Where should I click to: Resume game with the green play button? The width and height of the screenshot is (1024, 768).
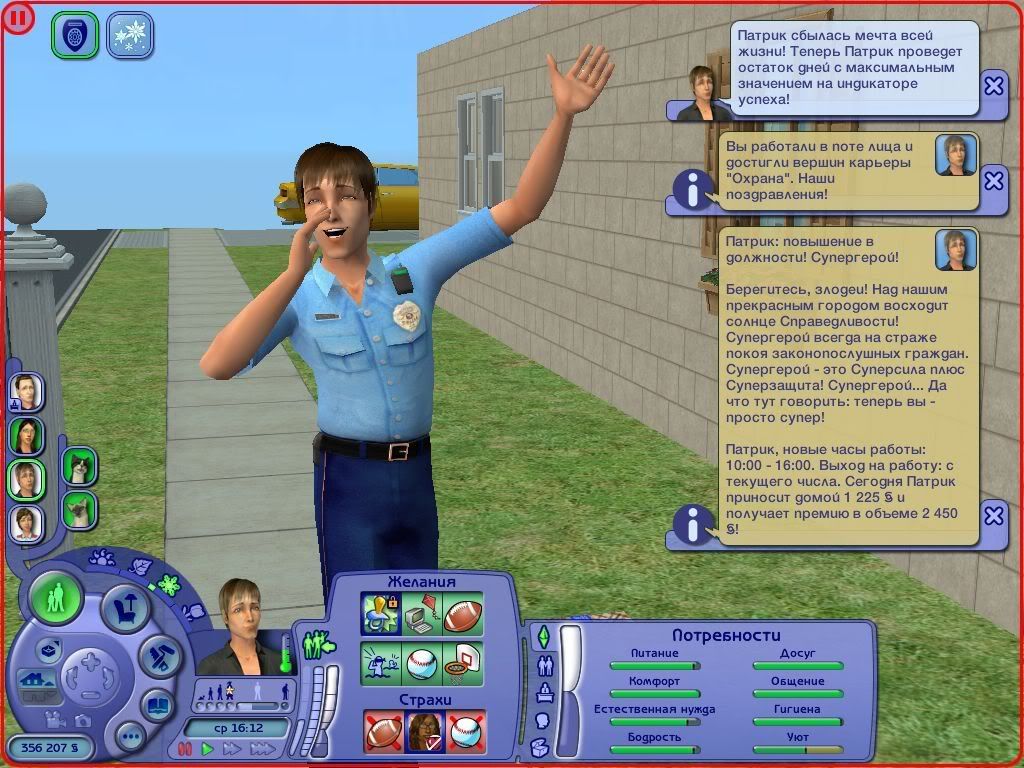[x=208, y=748]
